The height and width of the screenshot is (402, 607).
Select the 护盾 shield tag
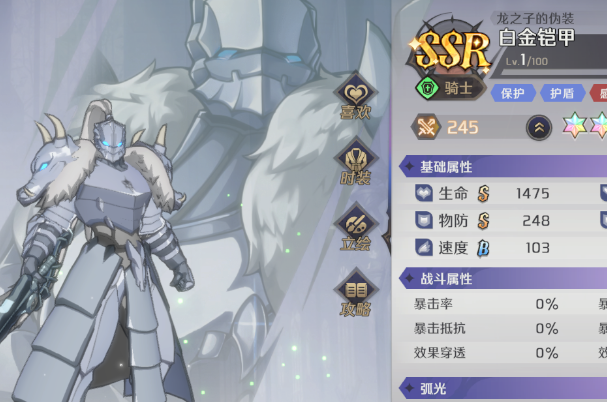tap(563, 93)
